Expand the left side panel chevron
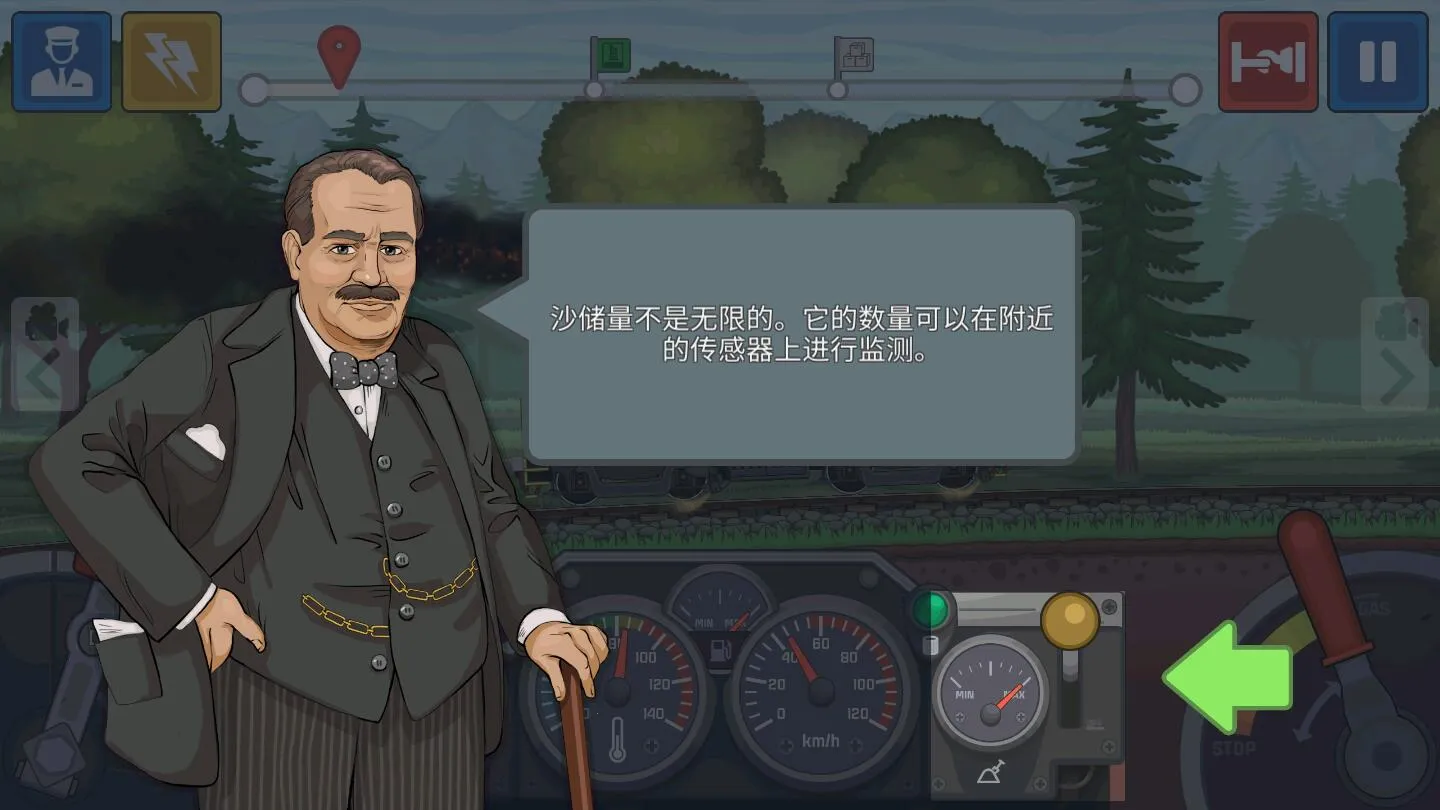 pyautogui.click(x=42, y=375)
